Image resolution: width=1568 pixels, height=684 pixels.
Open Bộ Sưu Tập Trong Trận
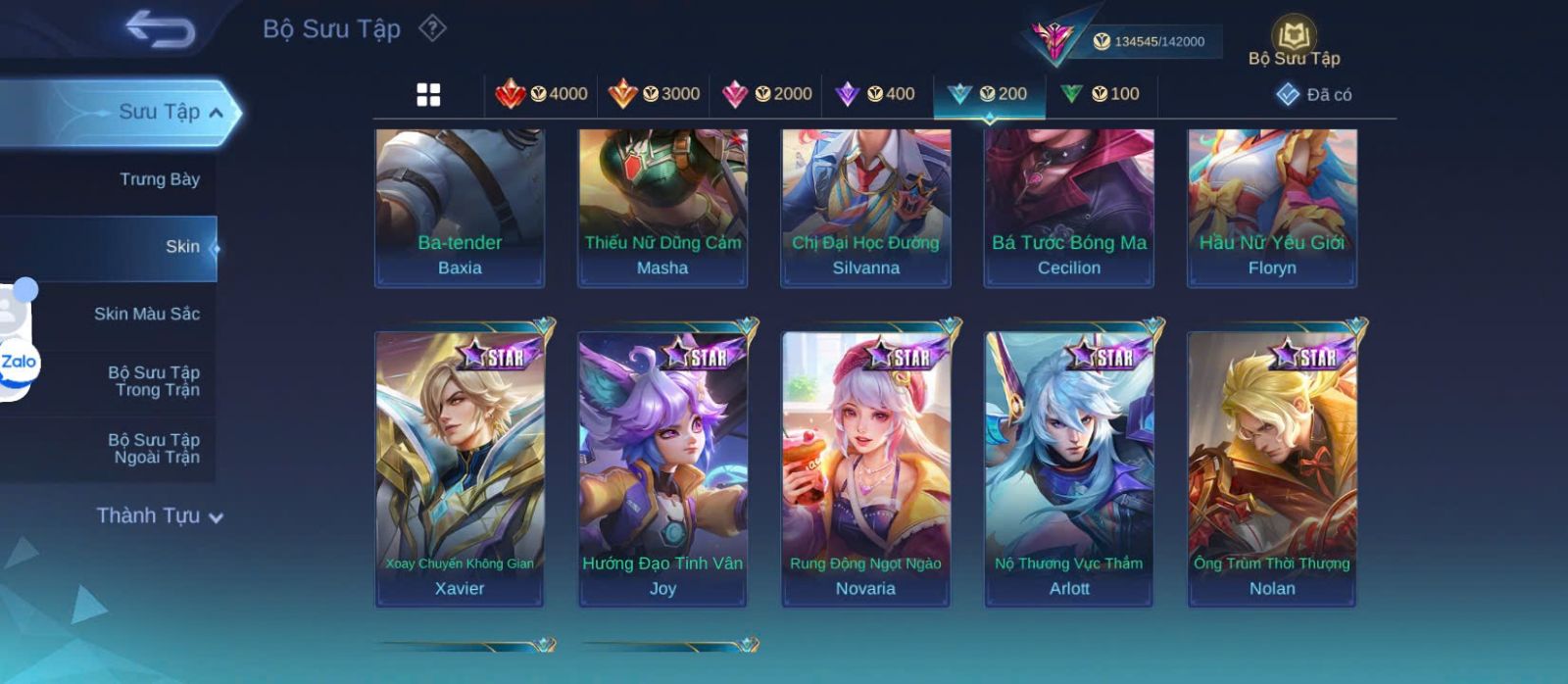click(153, 381)
